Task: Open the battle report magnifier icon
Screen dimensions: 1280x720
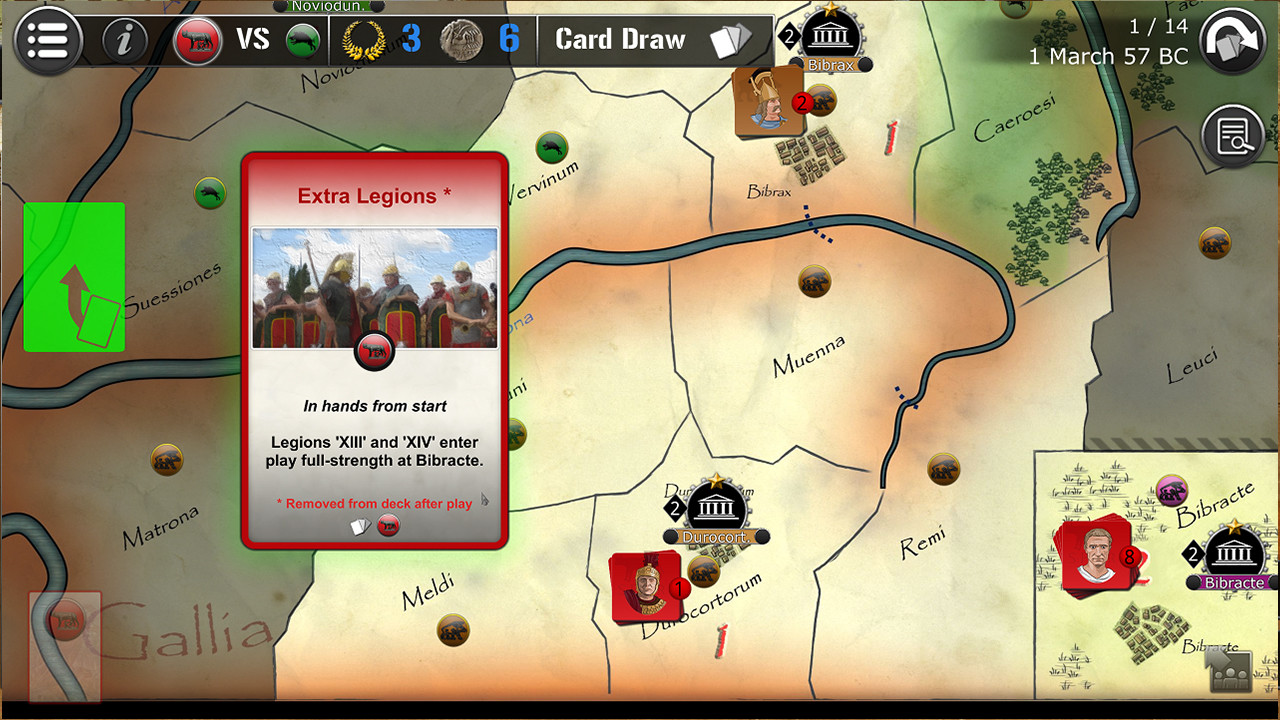Action: (1233, 133)
